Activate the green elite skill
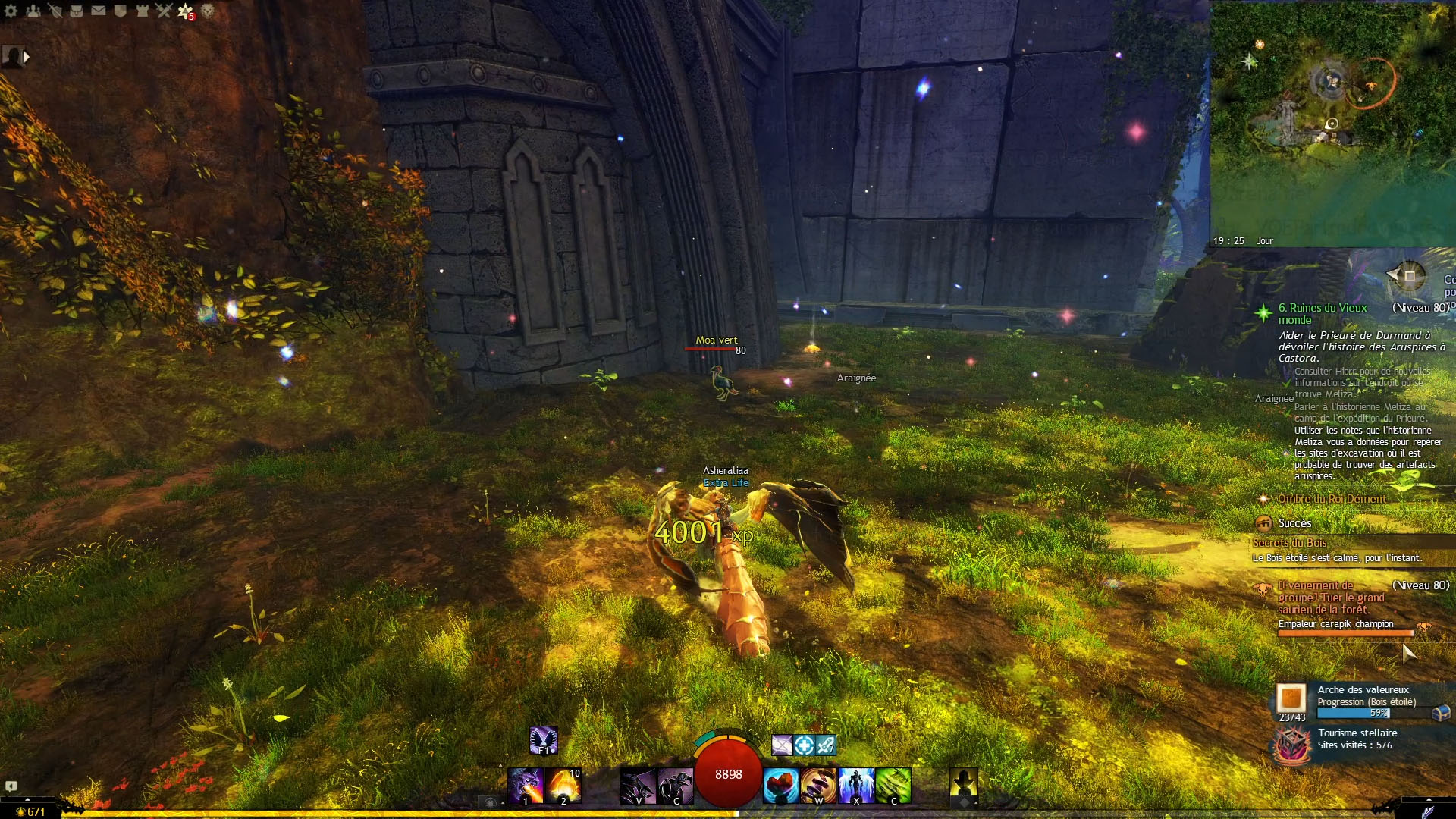Screen dimensions: 1456x819 click(x=893, y=785)
